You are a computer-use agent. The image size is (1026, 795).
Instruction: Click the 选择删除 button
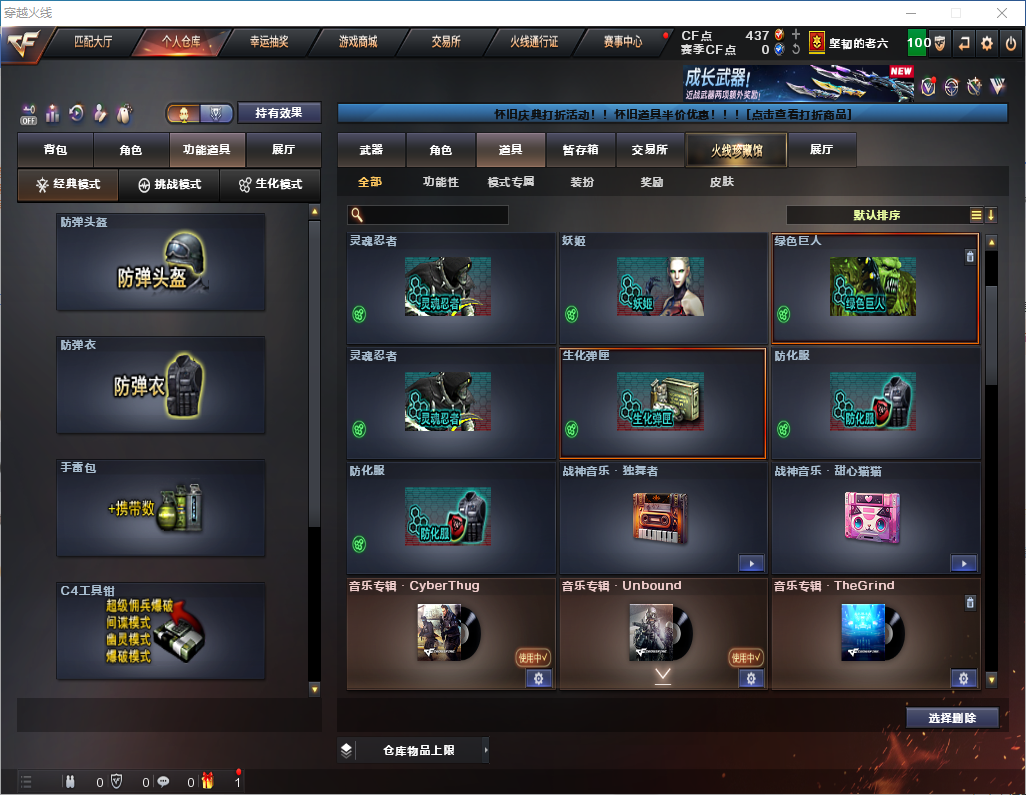pyautogui.click(x=952, y=718)
